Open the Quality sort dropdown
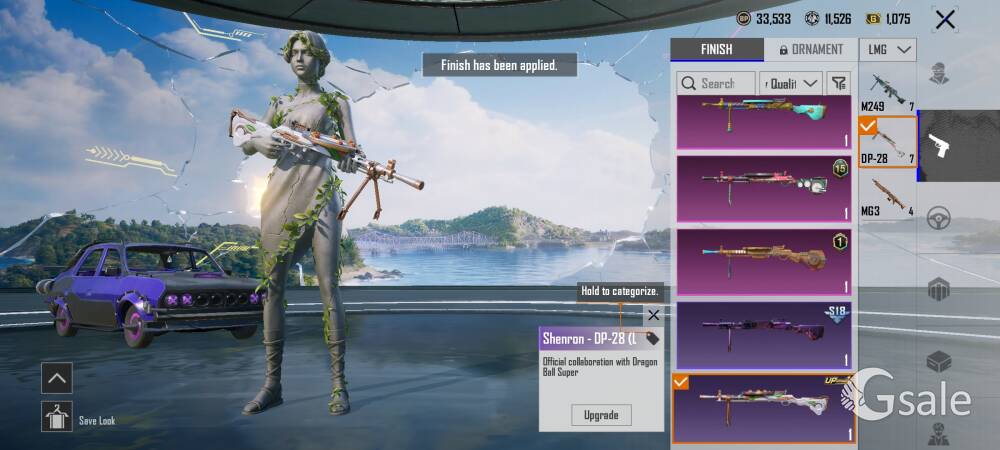The image size is (1000, 450). point(790,83)
